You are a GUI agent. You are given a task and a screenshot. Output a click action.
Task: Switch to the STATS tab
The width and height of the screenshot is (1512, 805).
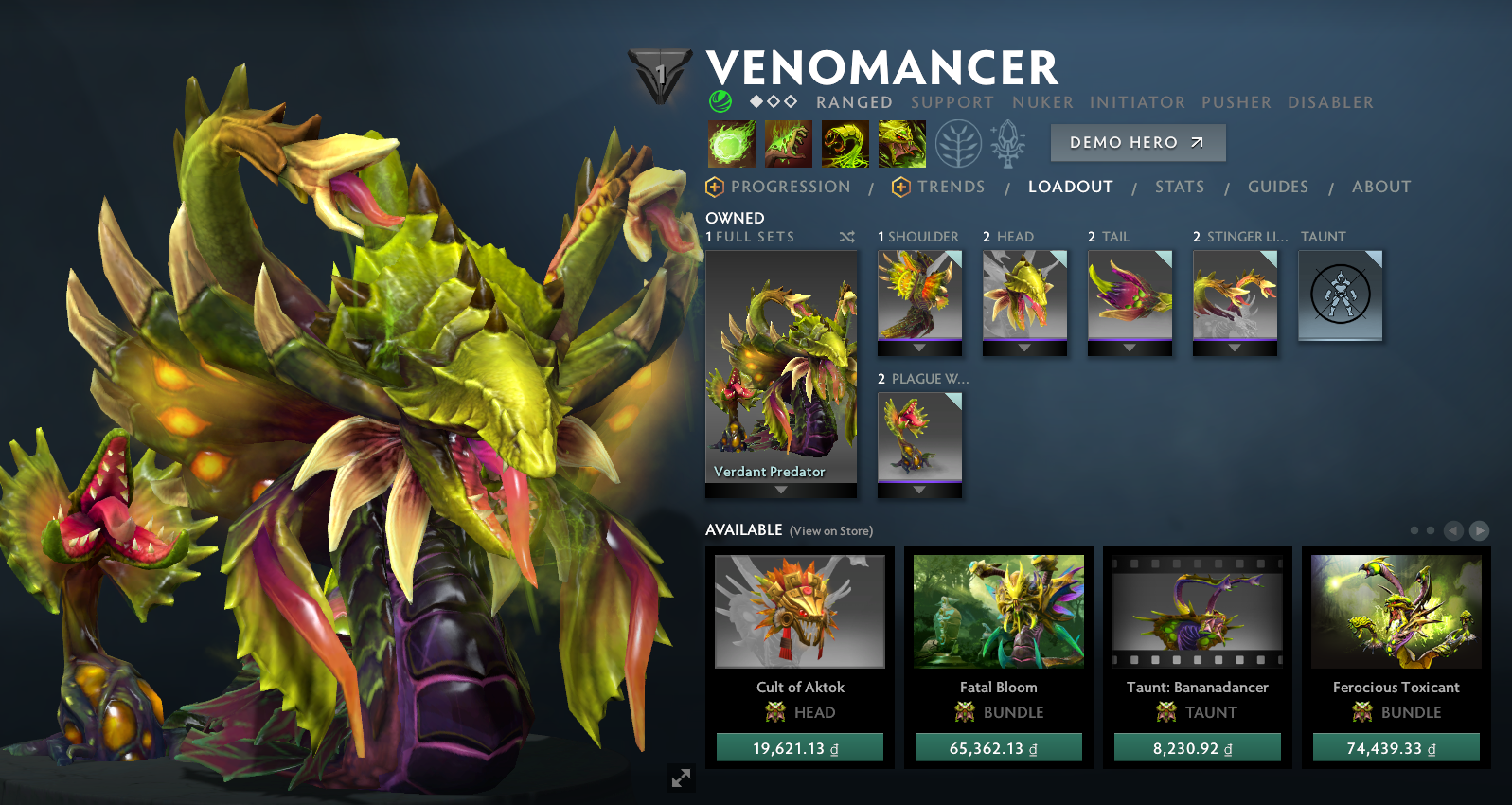1180,187
